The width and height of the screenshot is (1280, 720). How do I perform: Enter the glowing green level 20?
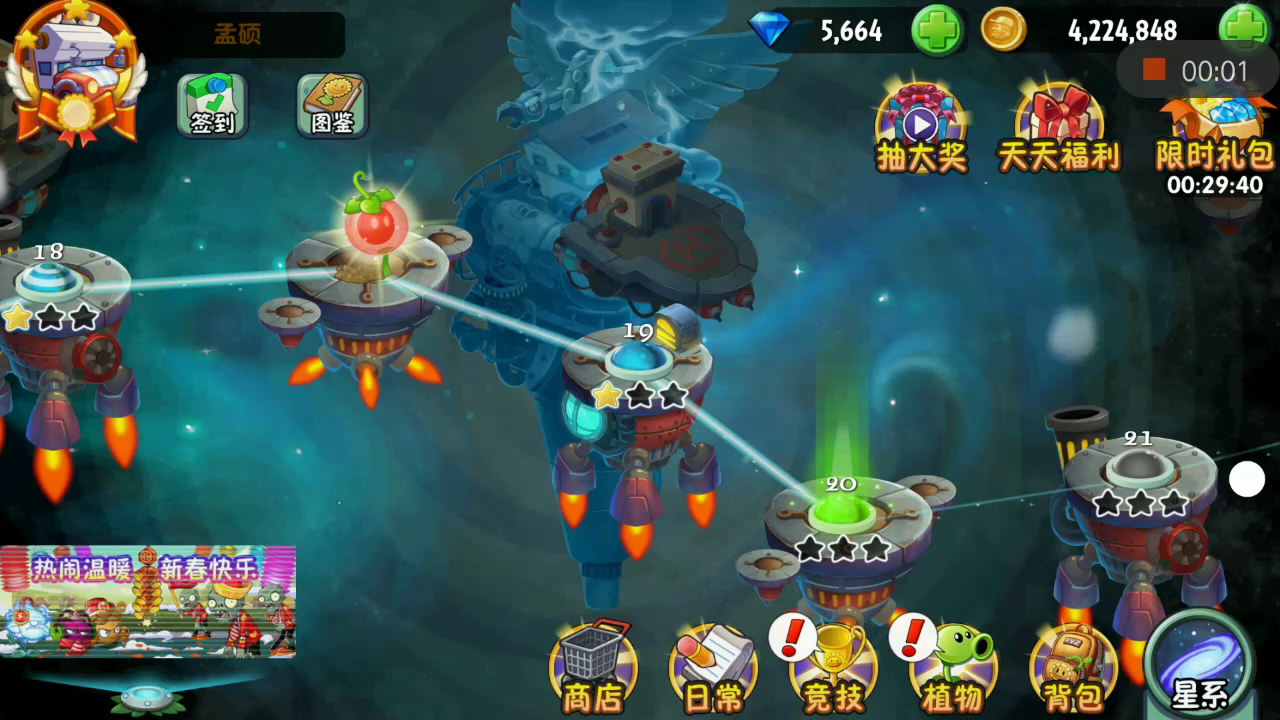point(840,512)
